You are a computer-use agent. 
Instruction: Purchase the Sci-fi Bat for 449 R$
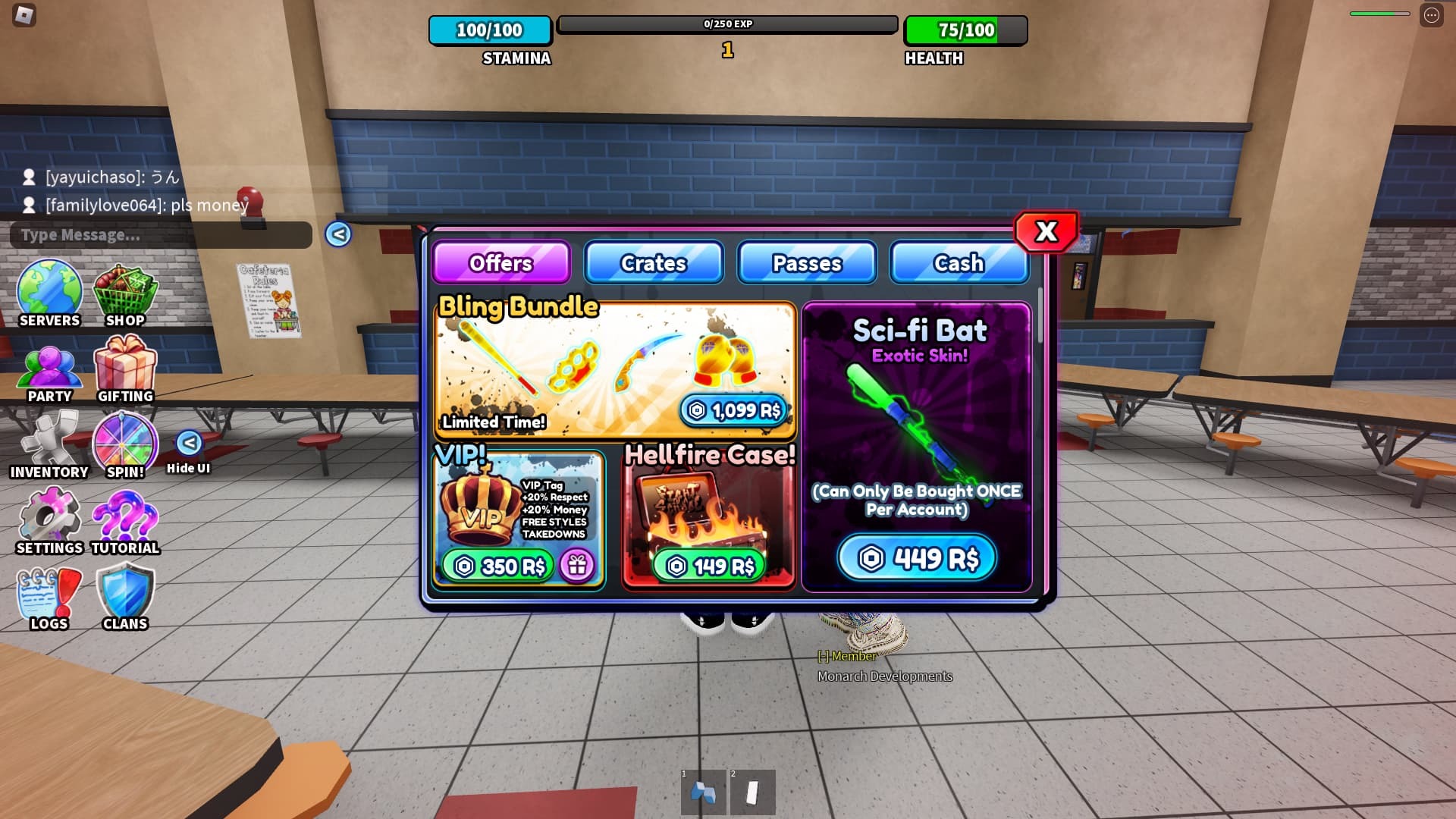(917, 559)
